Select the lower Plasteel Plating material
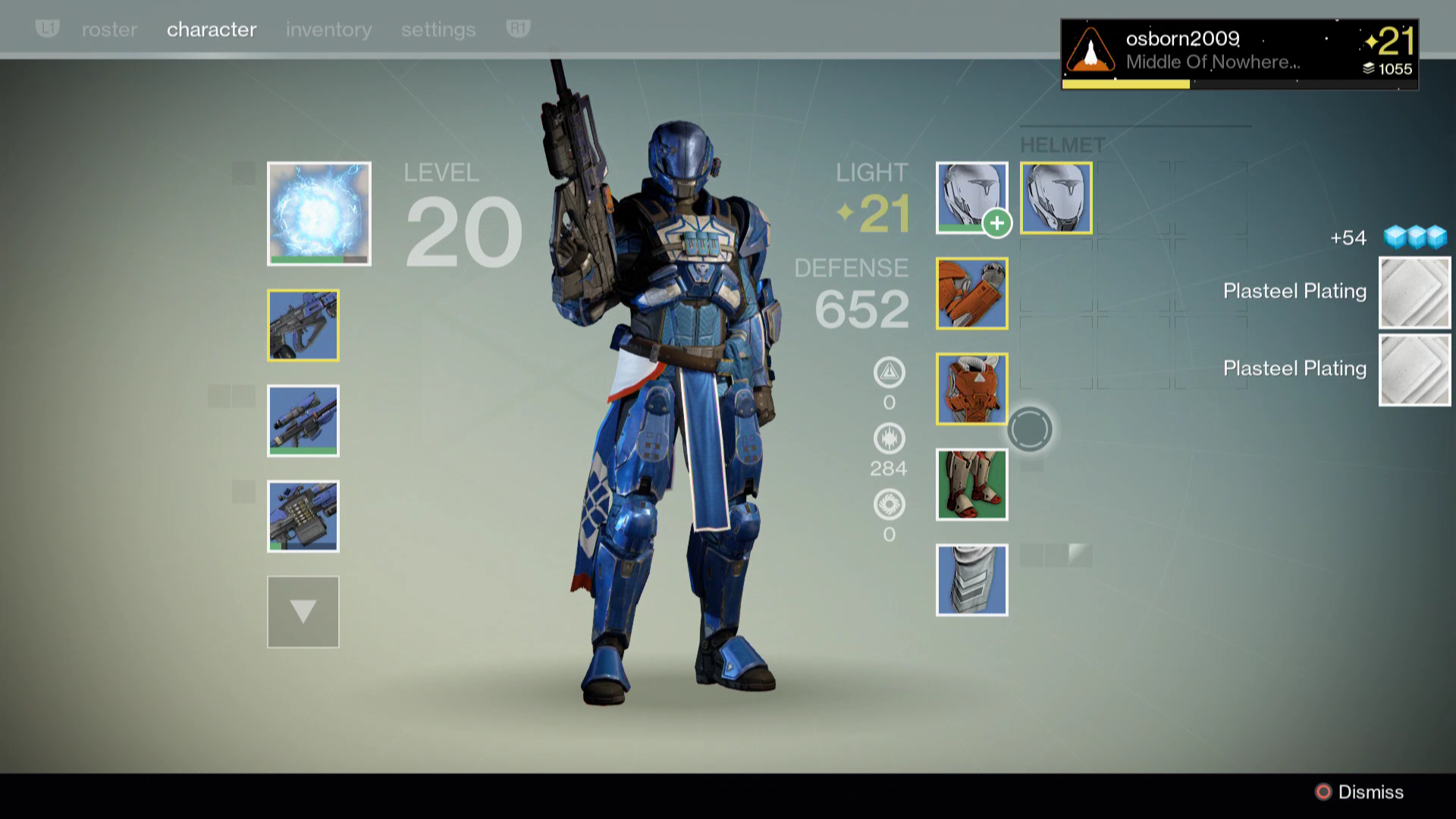1456x819 pixels. click(x=1414, y=370)
